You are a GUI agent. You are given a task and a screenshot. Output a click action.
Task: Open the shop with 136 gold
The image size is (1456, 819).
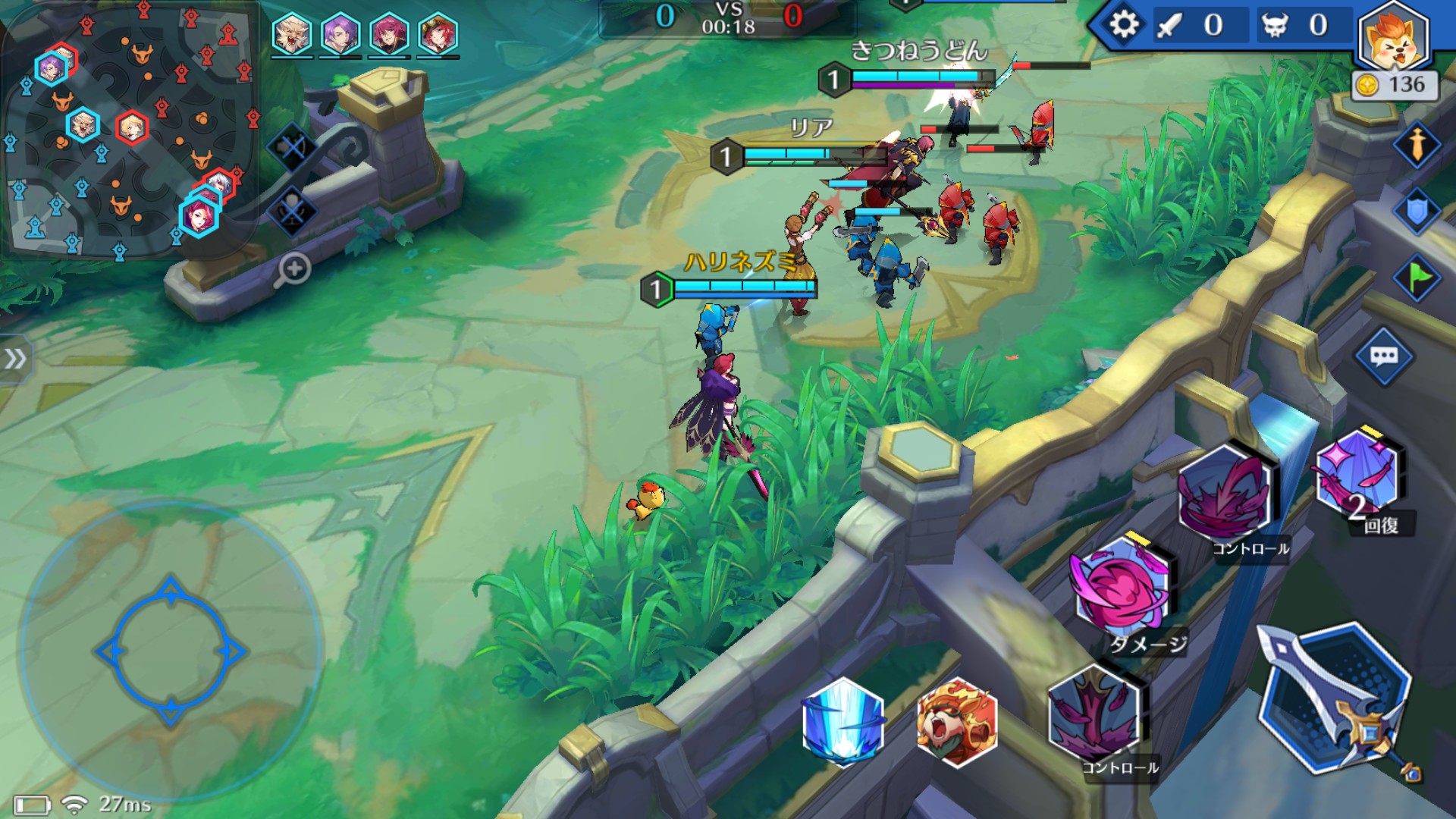pos(1395,85)
